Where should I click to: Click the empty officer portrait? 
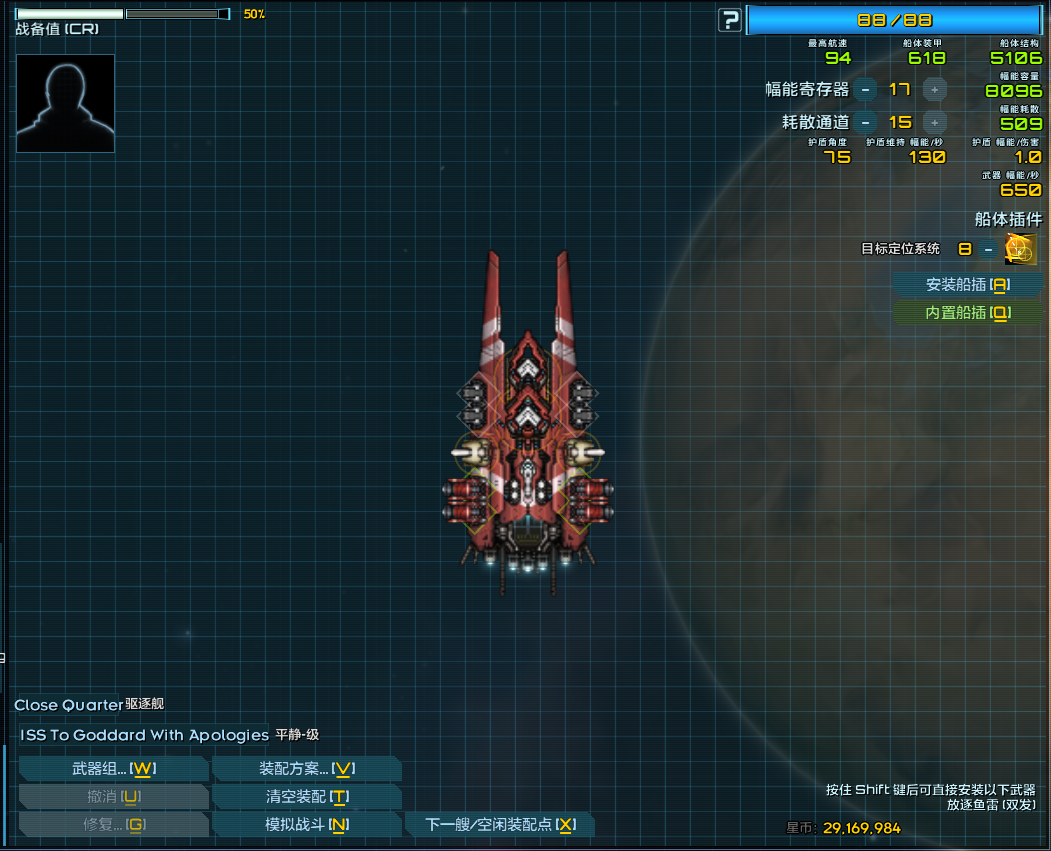click(66, 103)
